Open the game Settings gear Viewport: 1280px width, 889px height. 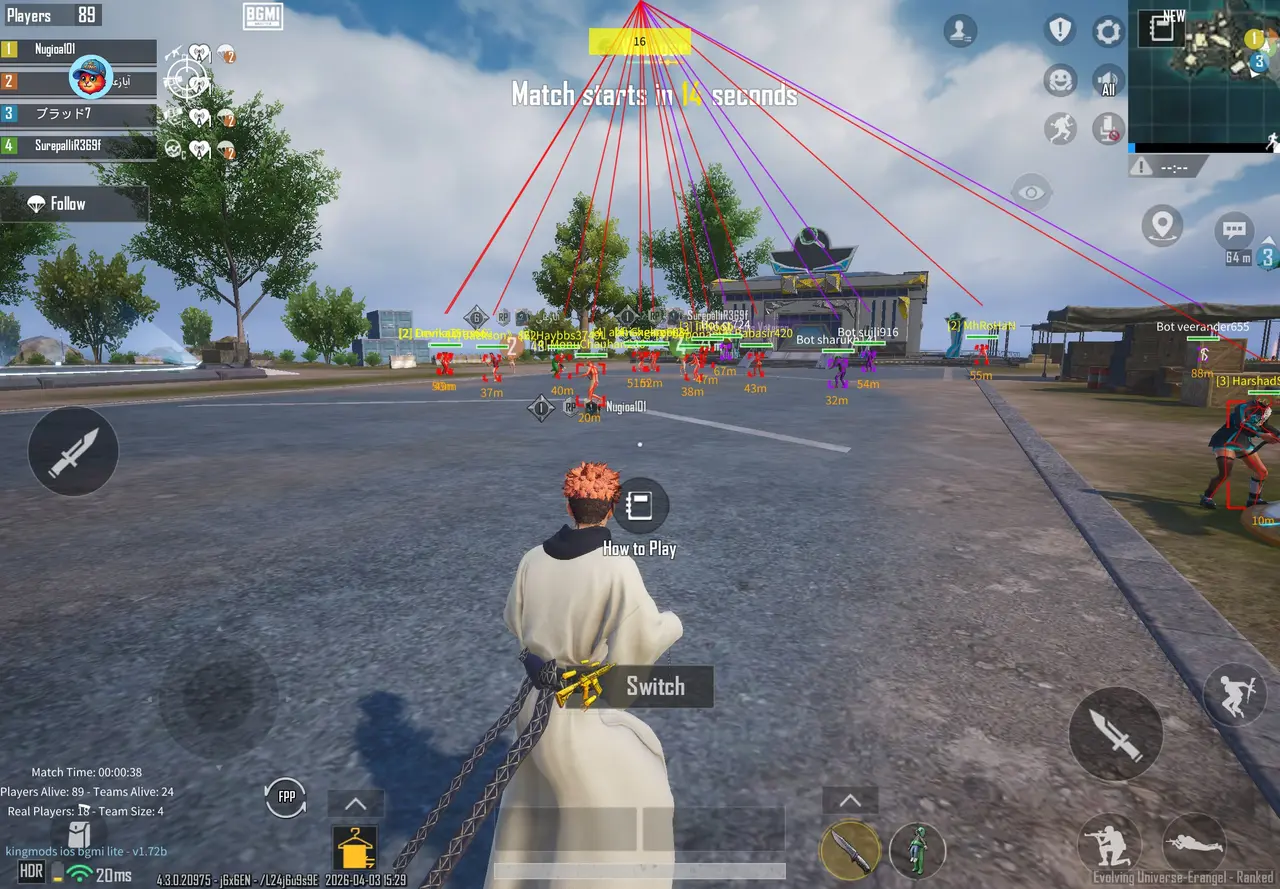coord(1107,31)
